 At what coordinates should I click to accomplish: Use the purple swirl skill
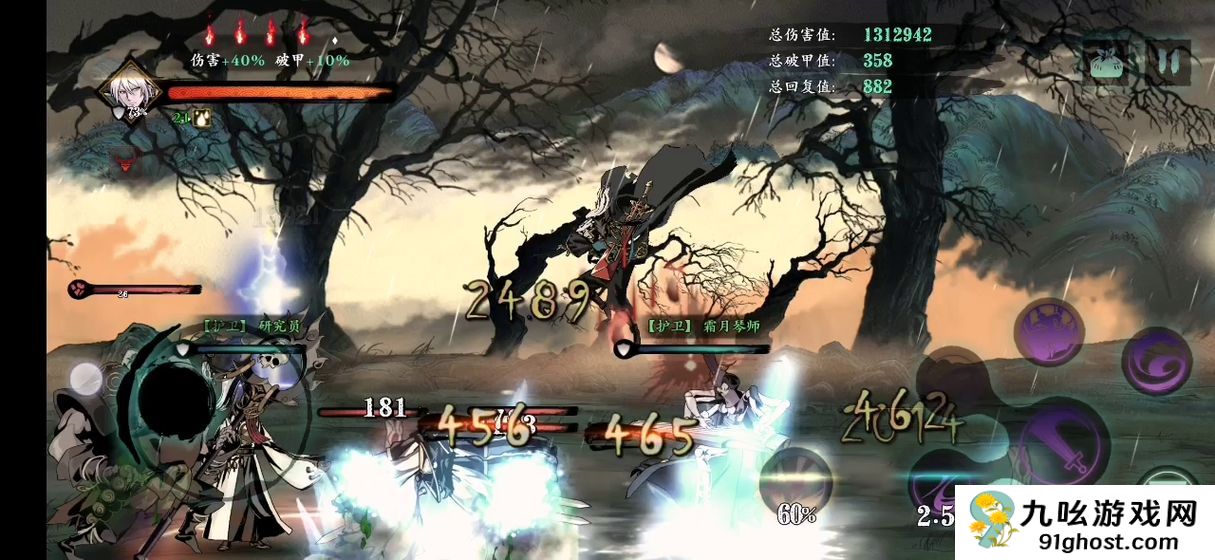(1155, 360)
